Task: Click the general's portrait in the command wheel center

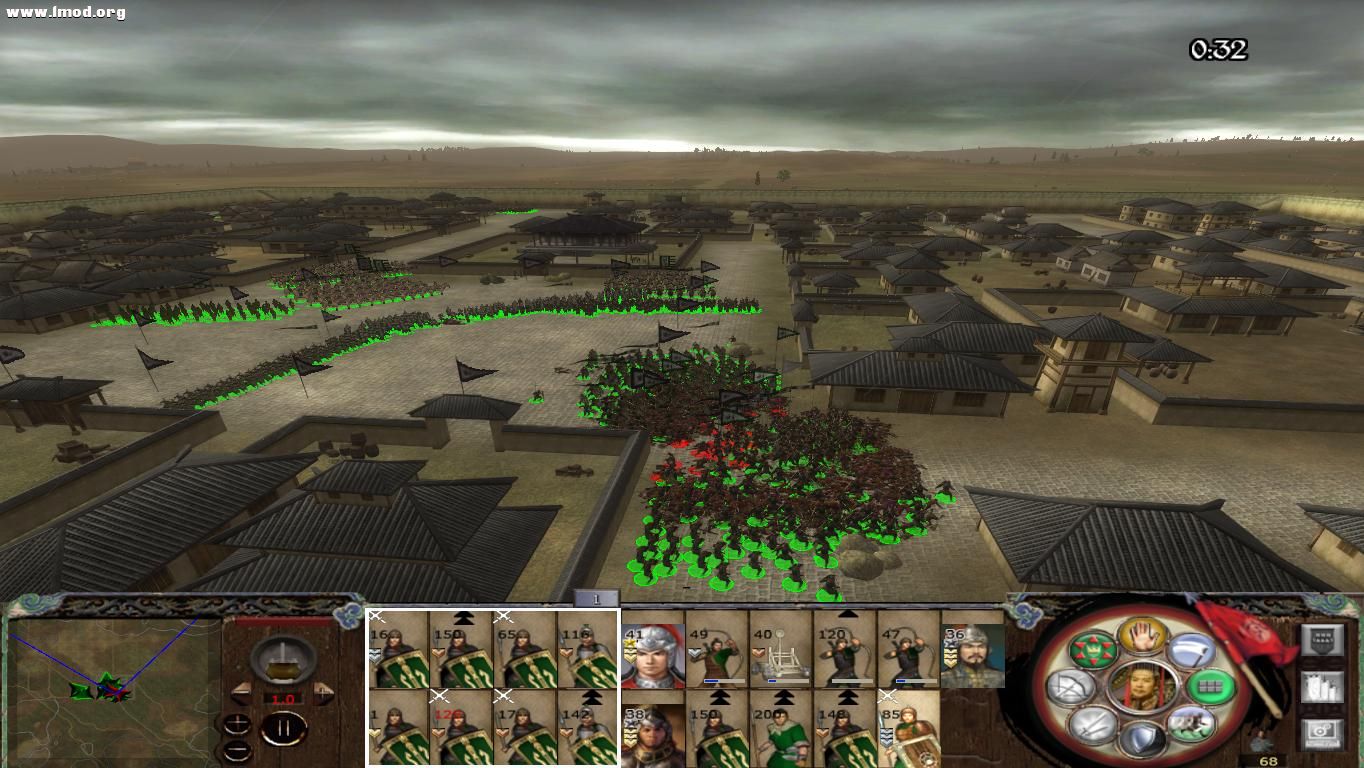Action: pos(1143,687)
